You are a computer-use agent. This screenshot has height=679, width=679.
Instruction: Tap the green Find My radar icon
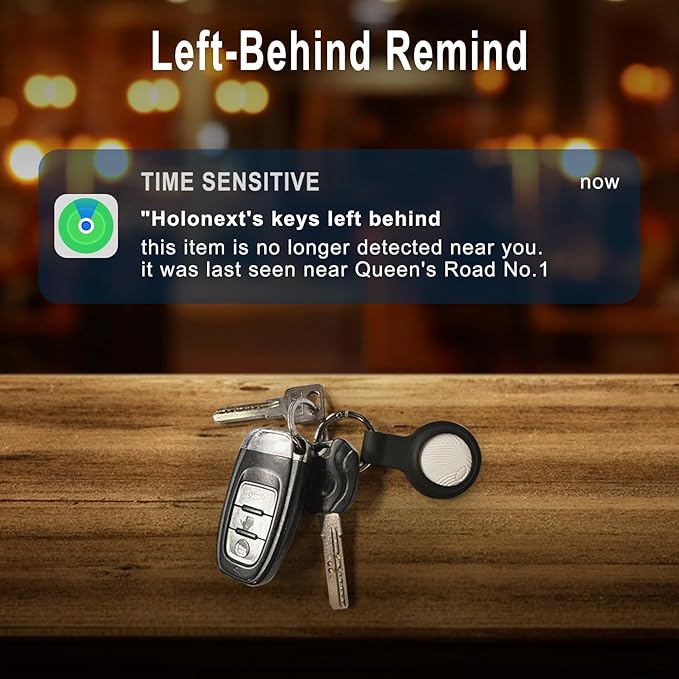(x=86, y=226)
